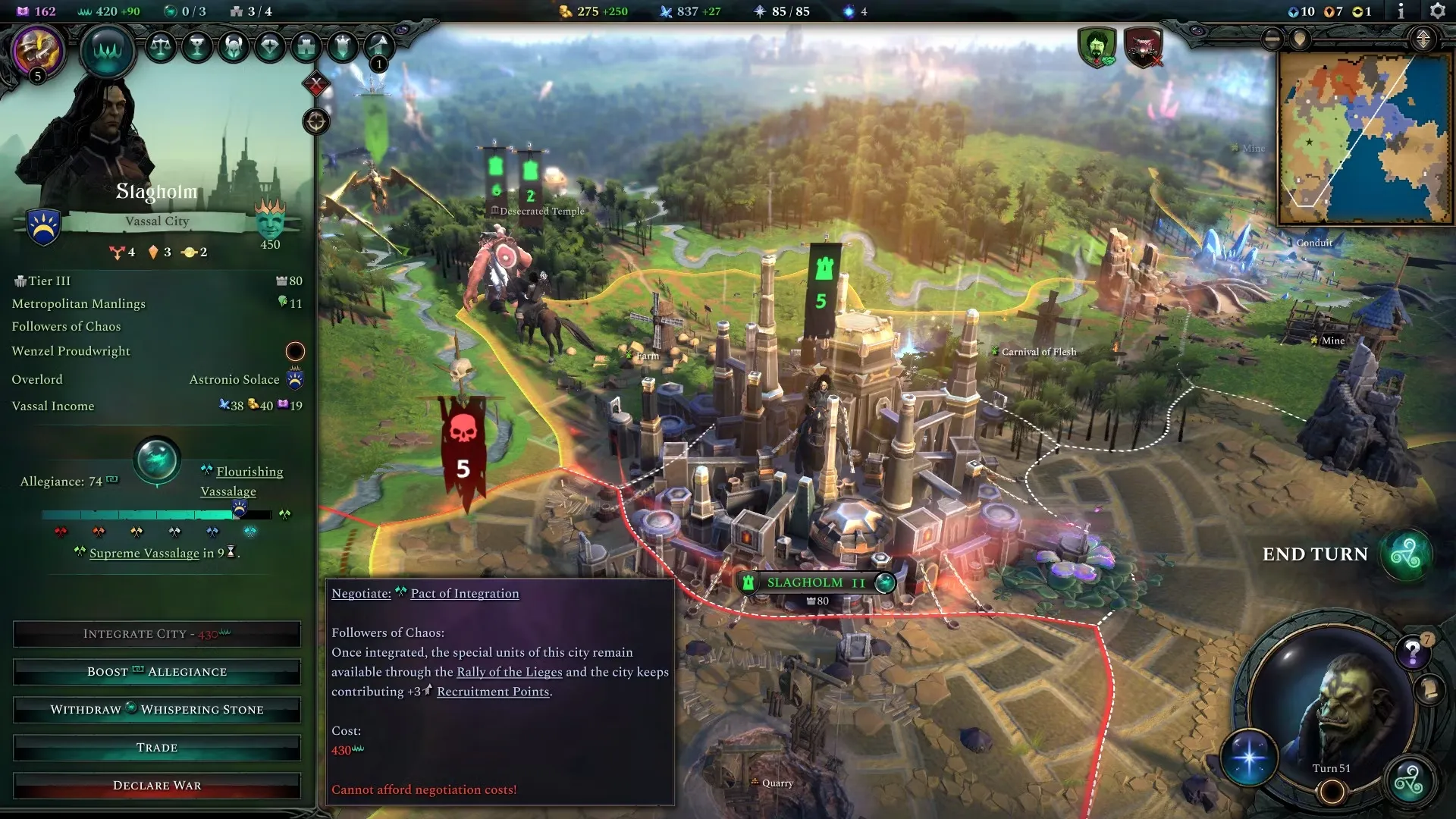Select the green bearded ruler portrait shield
The image size is (1456, 819).
point(1097,47)
